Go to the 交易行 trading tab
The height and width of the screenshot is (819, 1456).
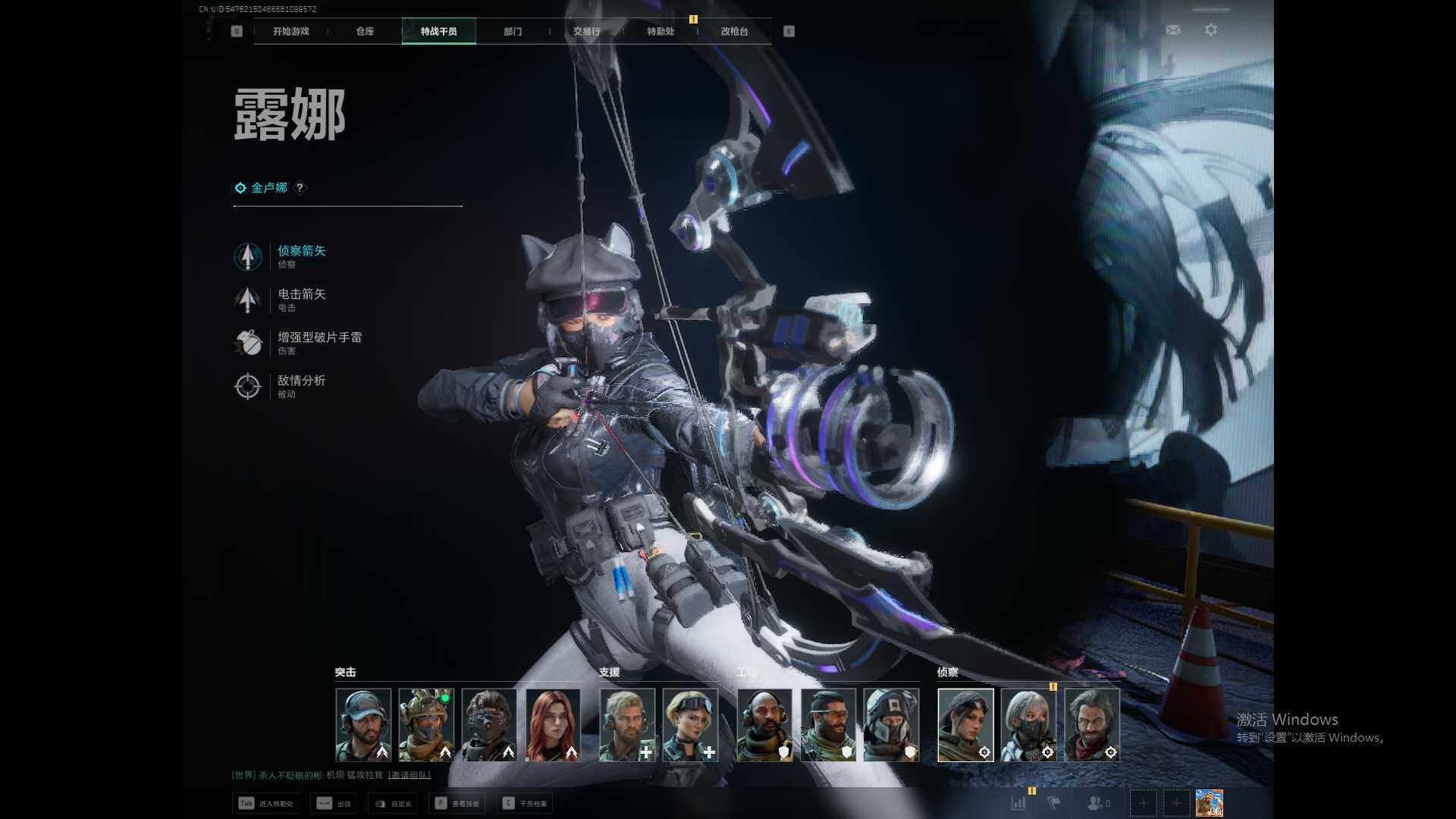point(586,31)
